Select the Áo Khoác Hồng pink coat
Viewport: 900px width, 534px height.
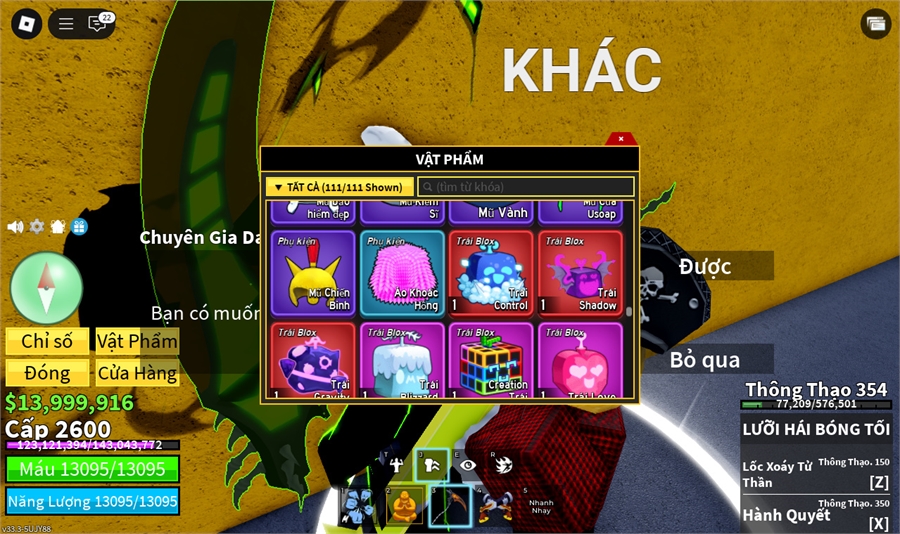point(402,273)
